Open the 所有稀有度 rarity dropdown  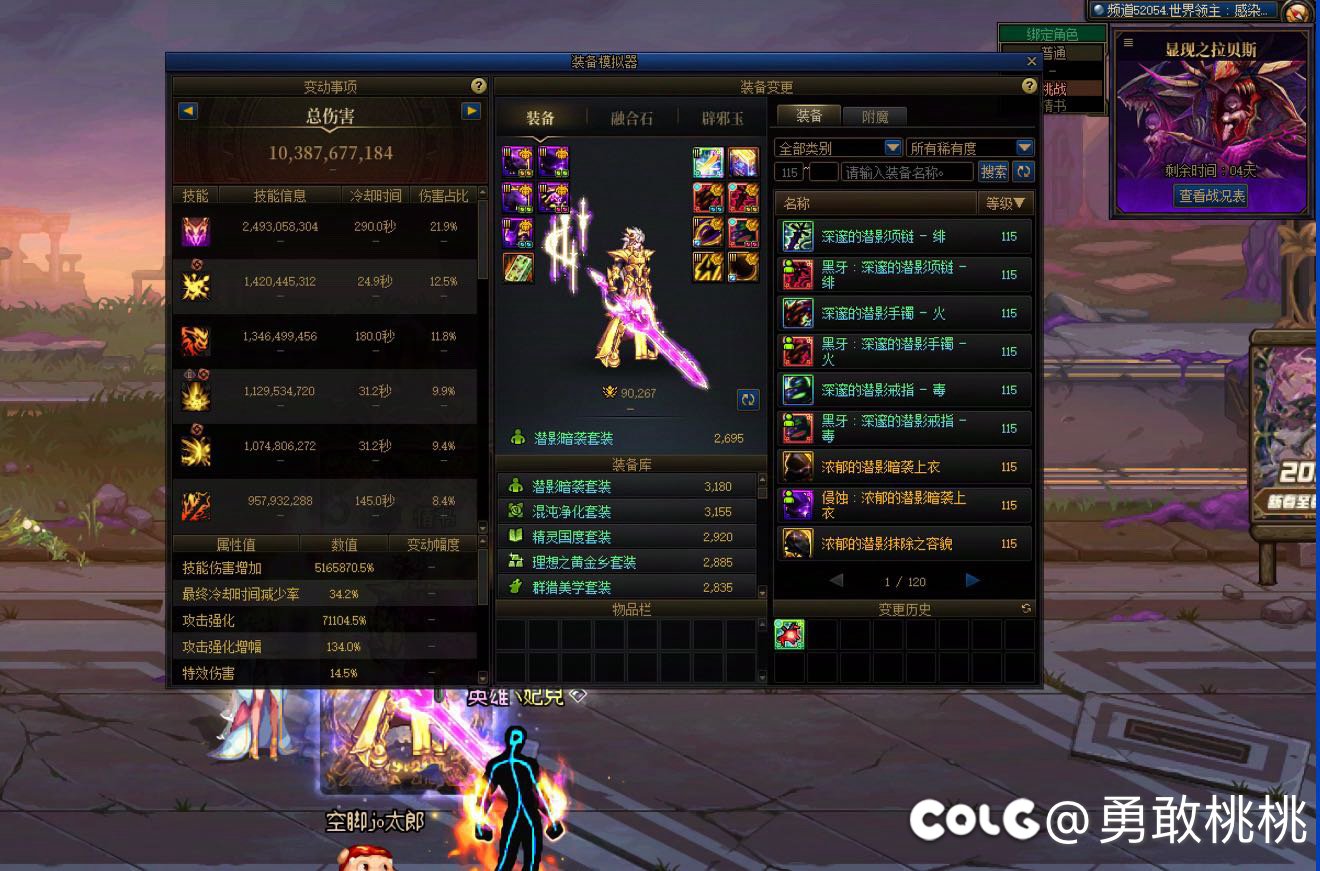[1025, 146]
